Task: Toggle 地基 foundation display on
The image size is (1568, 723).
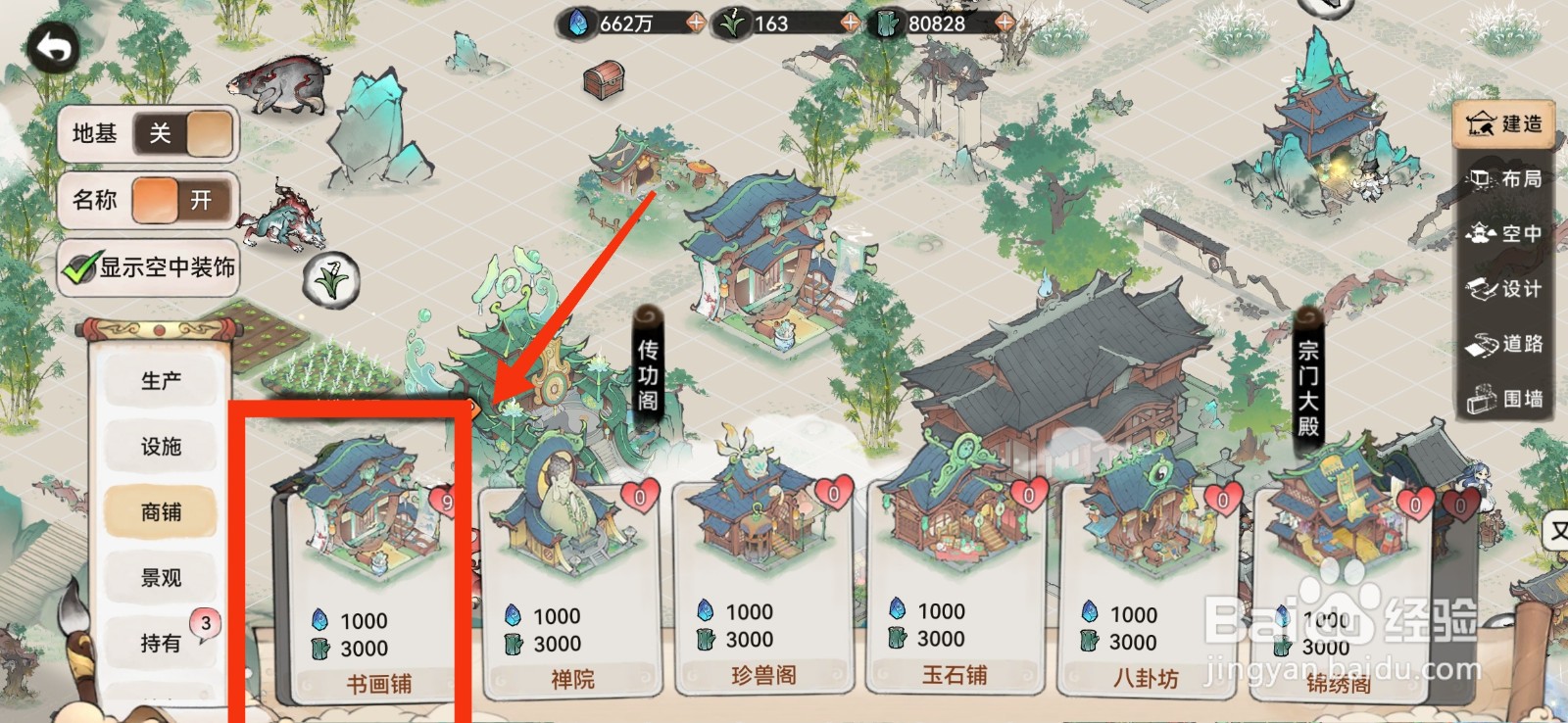Action: tap(186, 133)
